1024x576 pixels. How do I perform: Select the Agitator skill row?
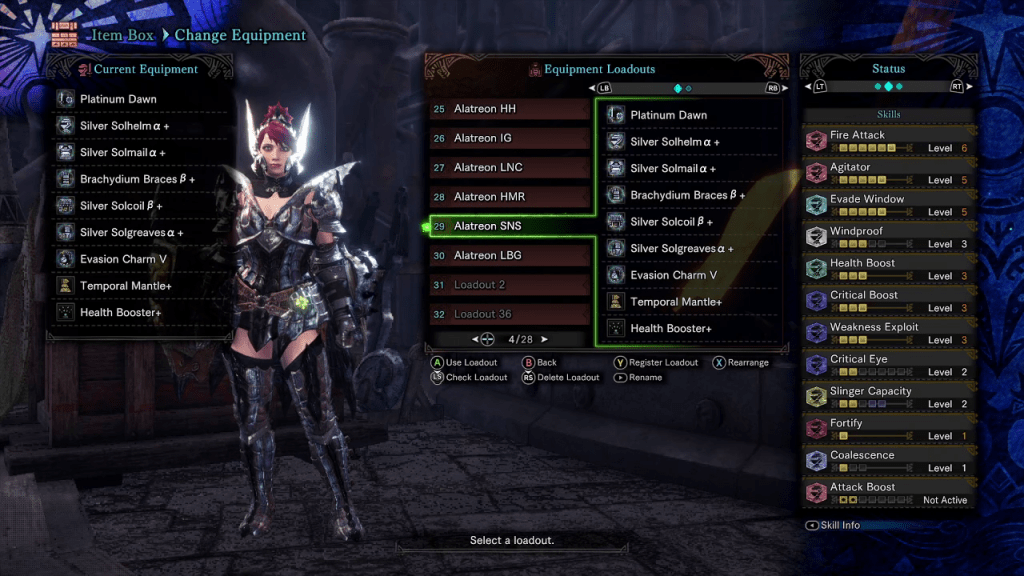click(x=888, y=173)
